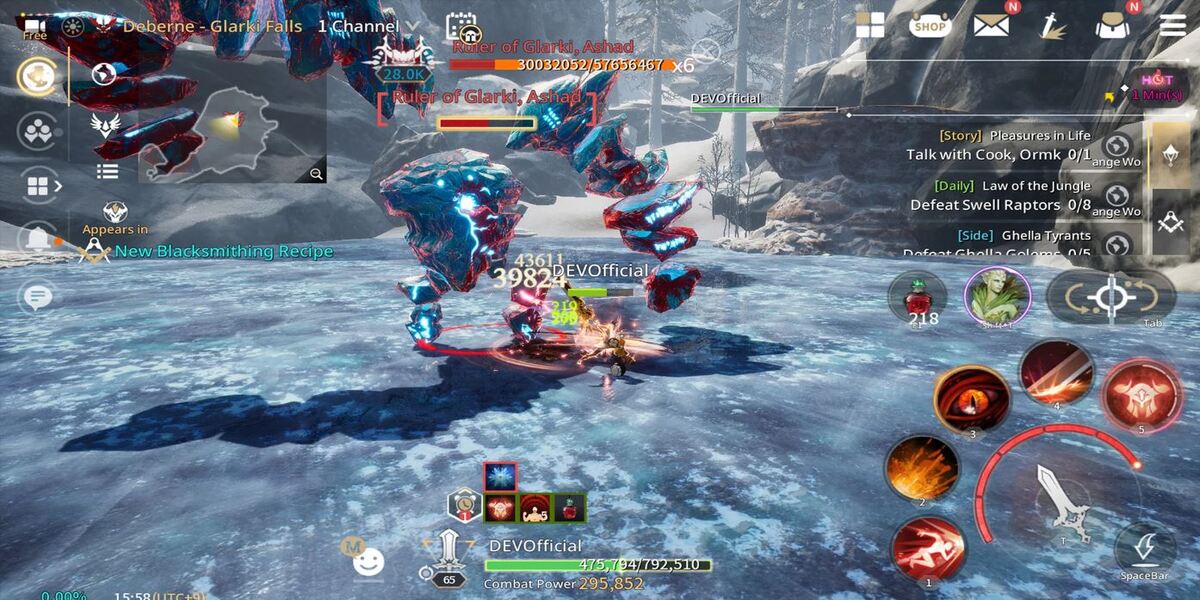Activate the red slash skill
Viewport: 1200px width, 600px height.
pos(1056,373)
